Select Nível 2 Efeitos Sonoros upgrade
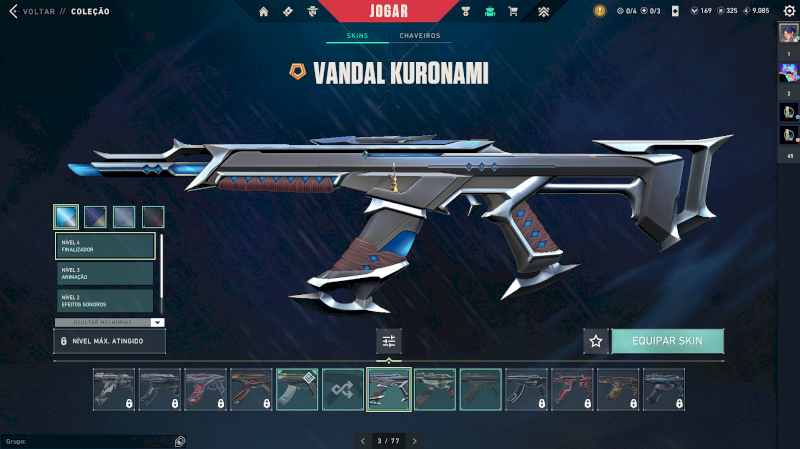The width and height of the screenshot is (800, 449). tap(105, 300)
